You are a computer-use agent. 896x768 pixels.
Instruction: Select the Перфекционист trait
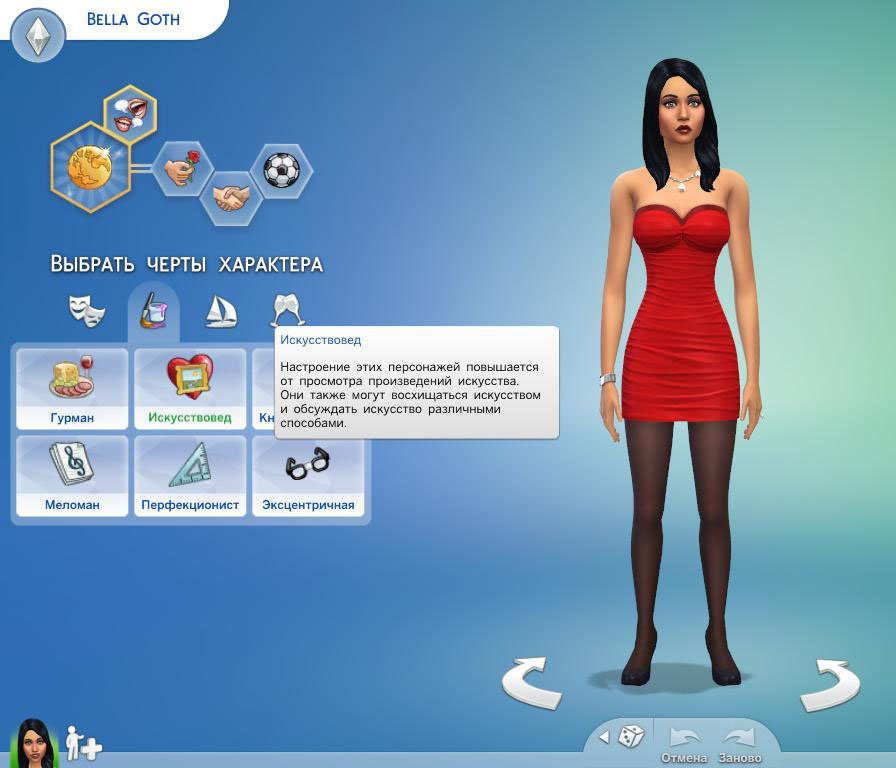pyautogui.click(x=190, y=476)
